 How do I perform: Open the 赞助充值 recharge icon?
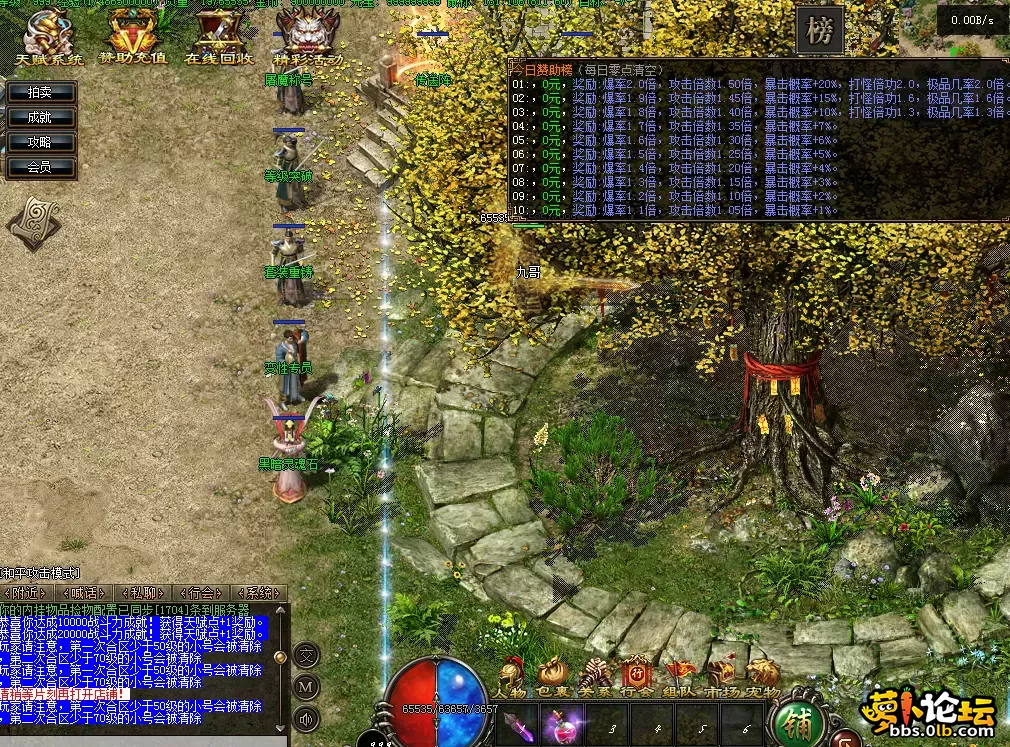pyautogui.click(x=132, y=38)
